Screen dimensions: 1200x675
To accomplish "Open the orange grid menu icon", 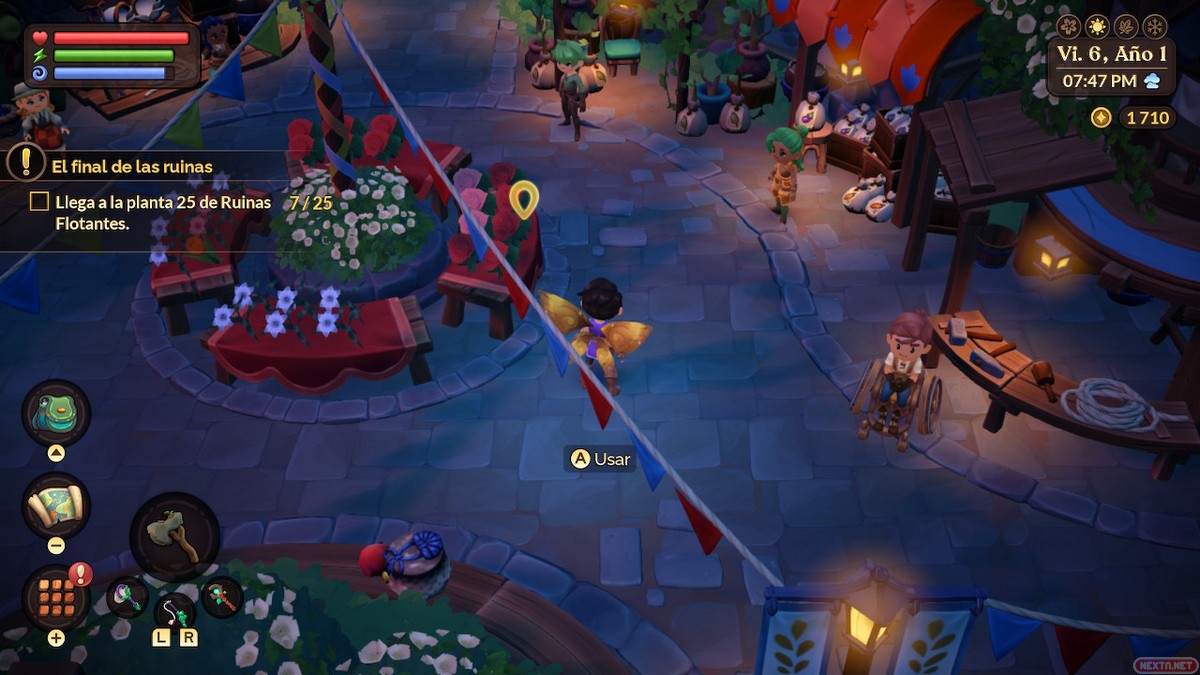I will click(56, 598).
